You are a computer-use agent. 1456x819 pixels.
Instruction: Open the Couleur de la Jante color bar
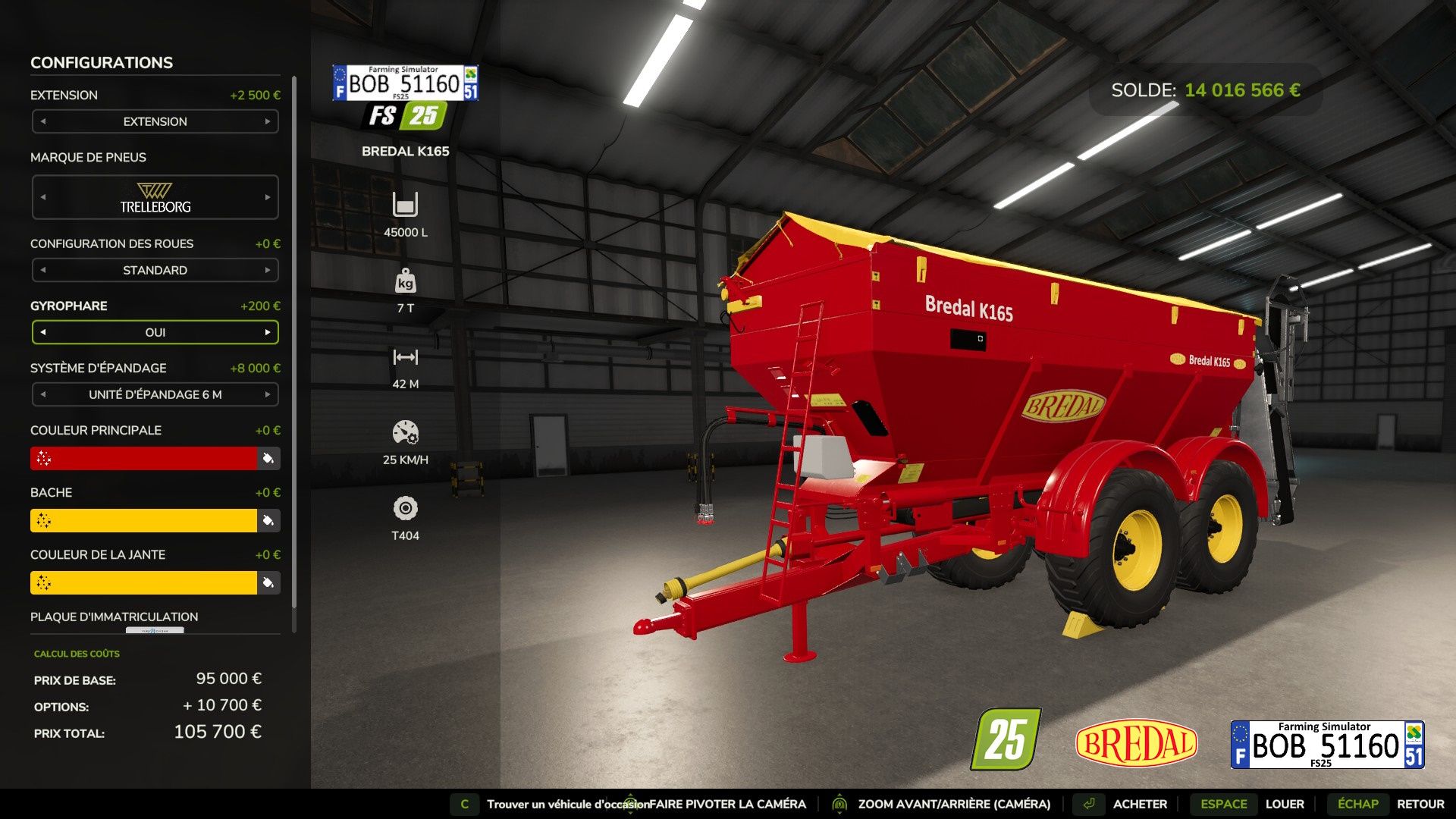click(144, 582)
